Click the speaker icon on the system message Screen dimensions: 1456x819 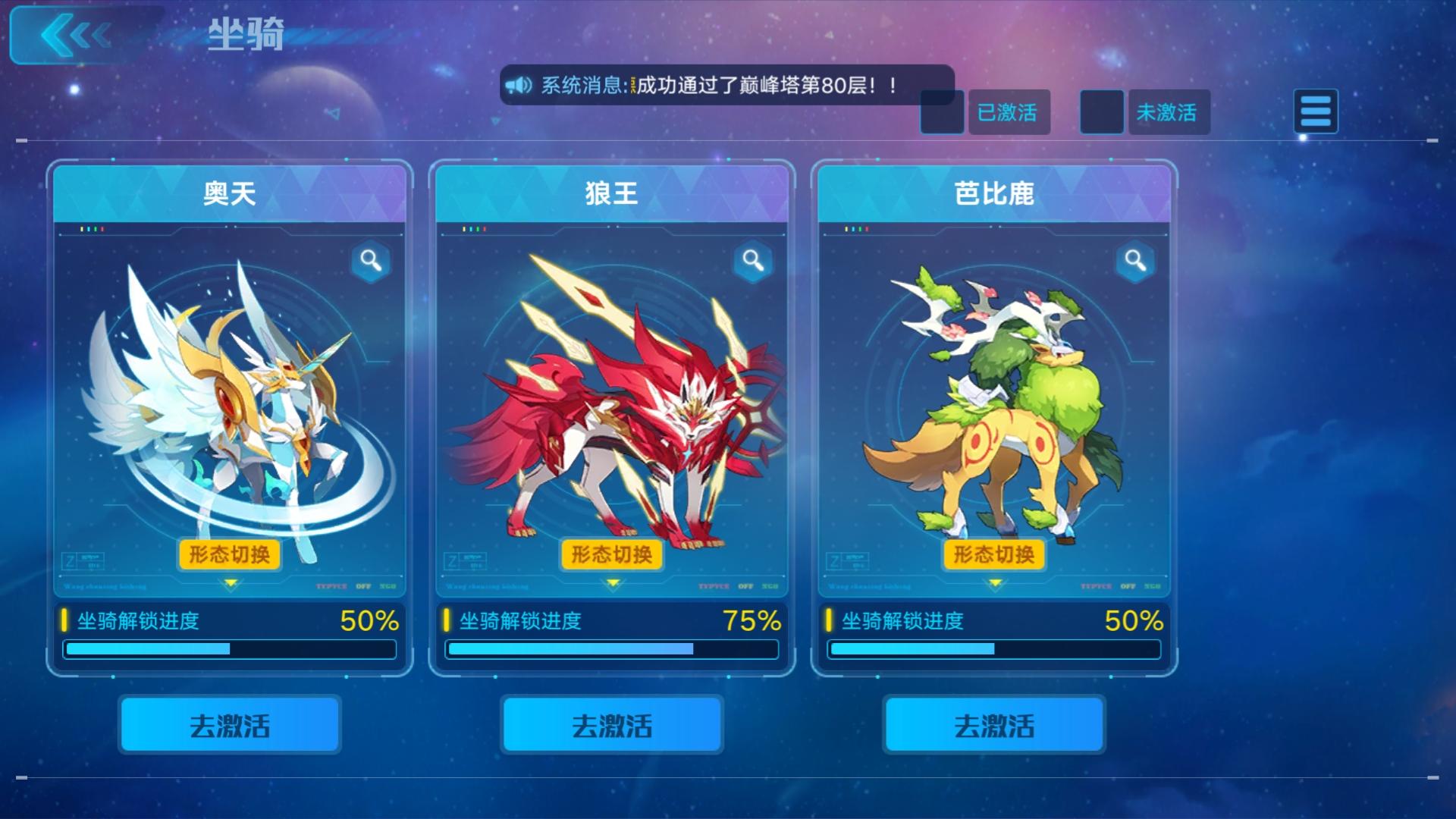(519, 83)
